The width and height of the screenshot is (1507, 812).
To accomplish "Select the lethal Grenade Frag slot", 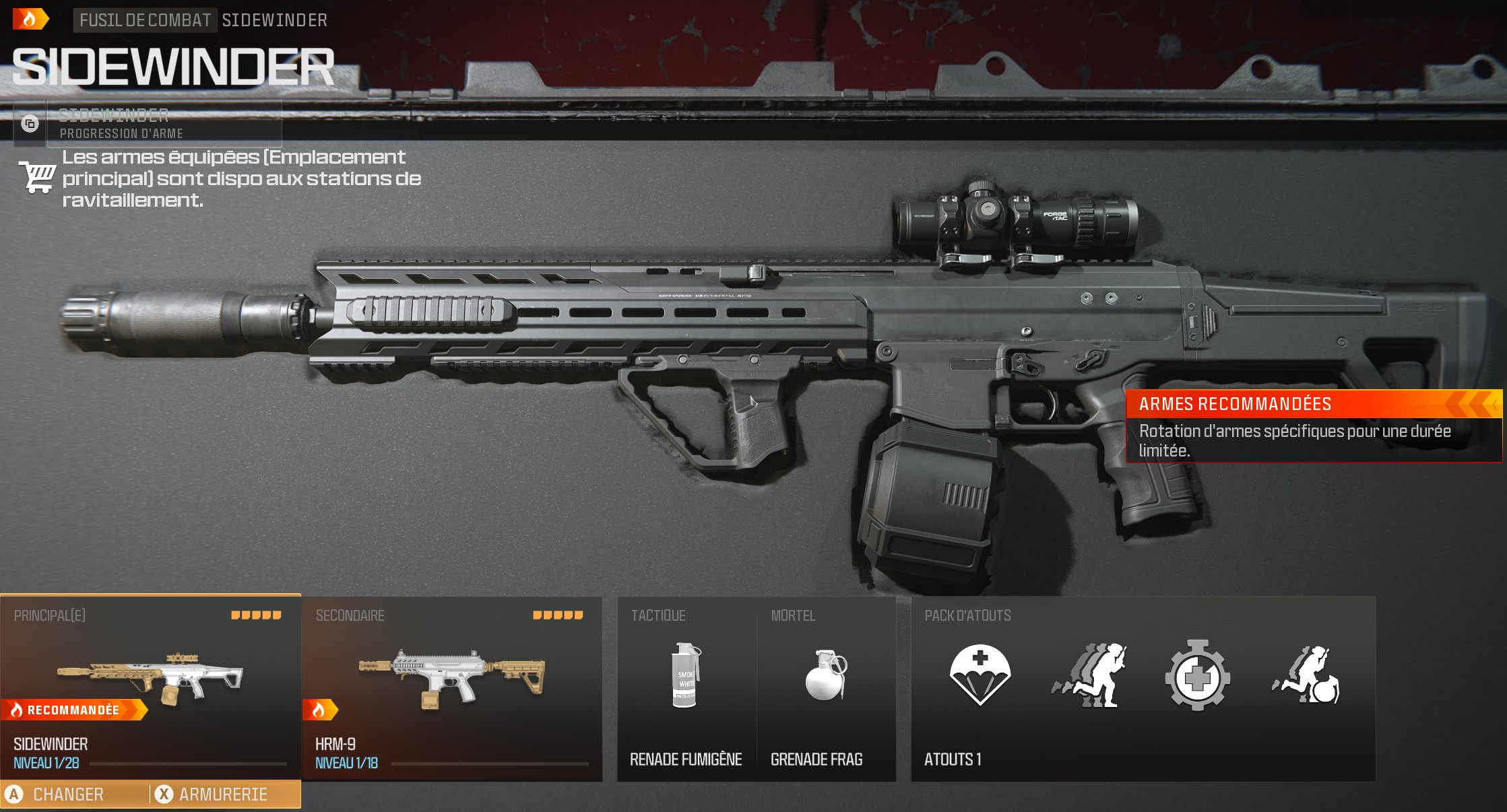I will (x=826, y=687).
